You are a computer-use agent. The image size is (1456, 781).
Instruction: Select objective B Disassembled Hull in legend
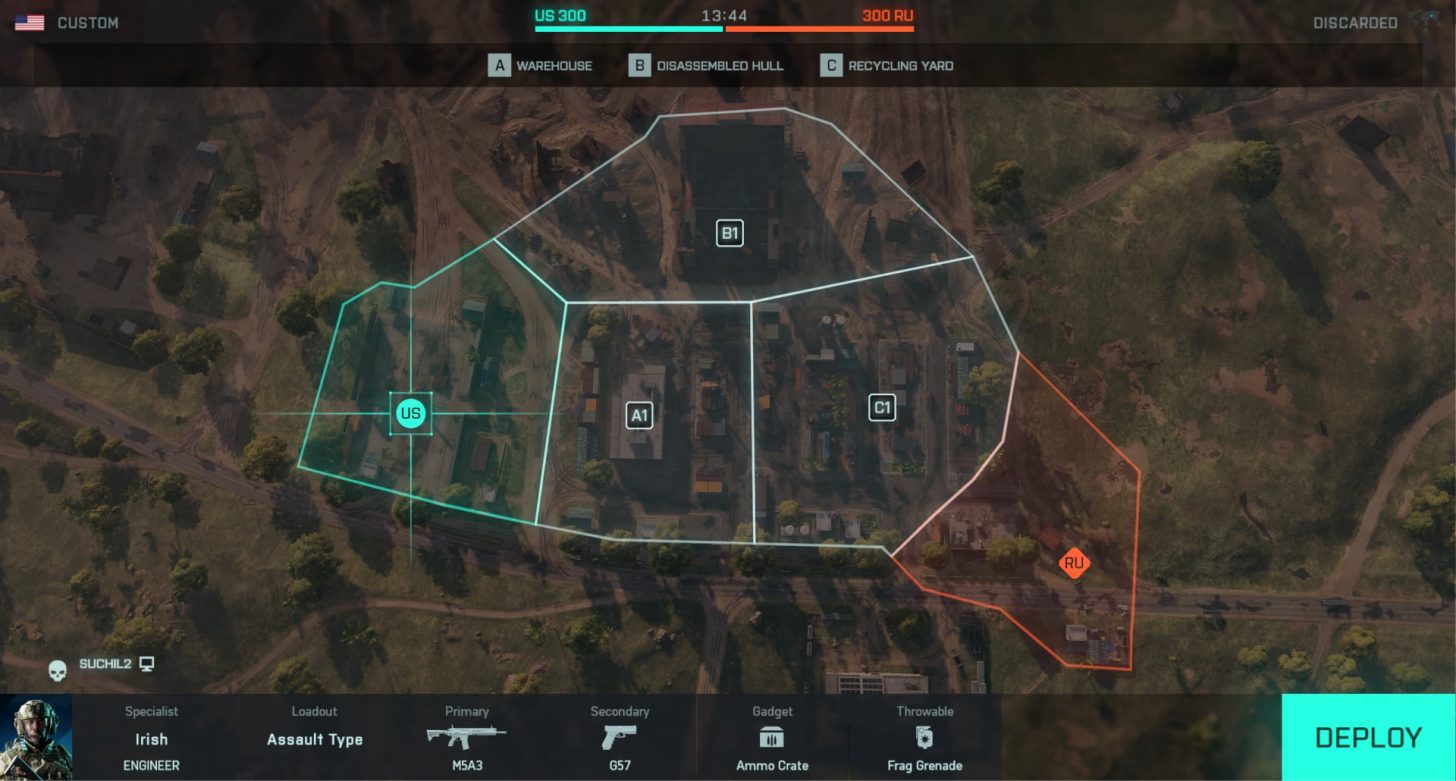pos(706,66)
